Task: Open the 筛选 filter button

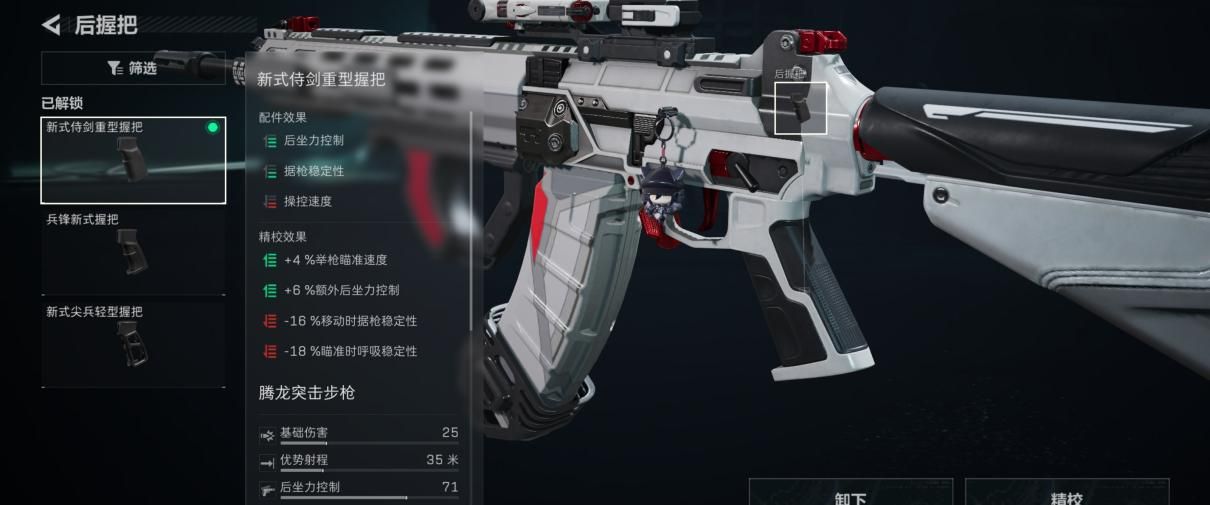Action: tap(133, 68)
